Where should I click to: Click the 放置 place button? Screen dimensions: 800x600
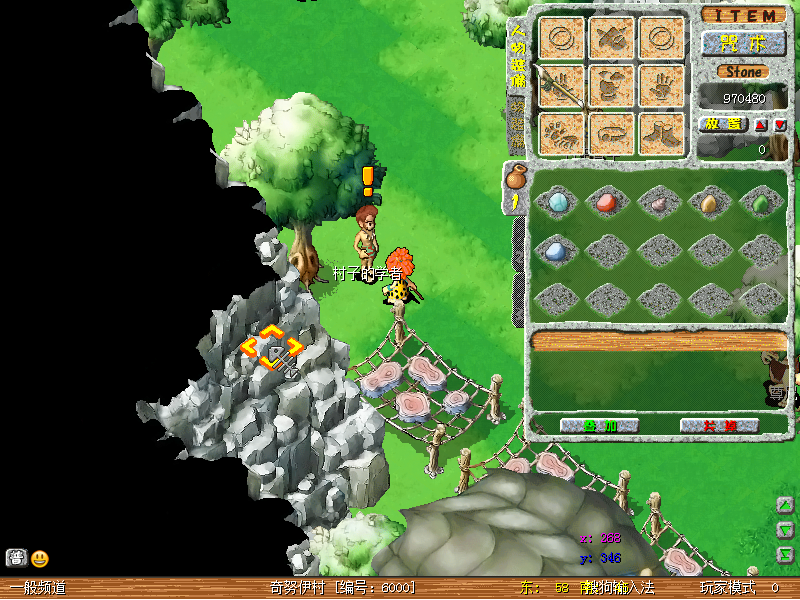click(721, 124)
